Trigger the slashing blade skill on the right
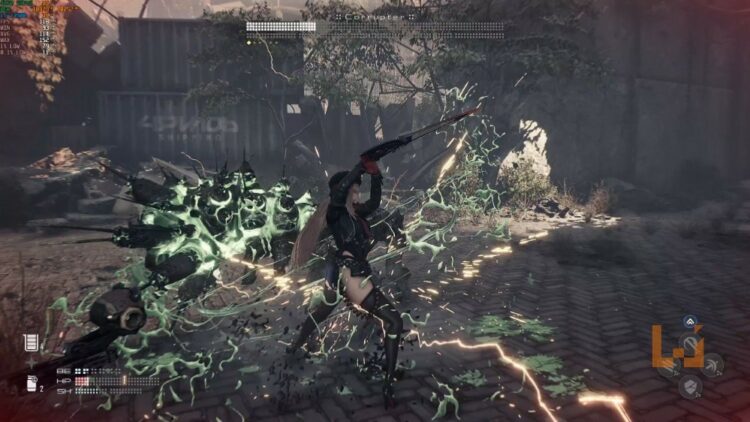 pyautogui.click(x=712, y=365)
